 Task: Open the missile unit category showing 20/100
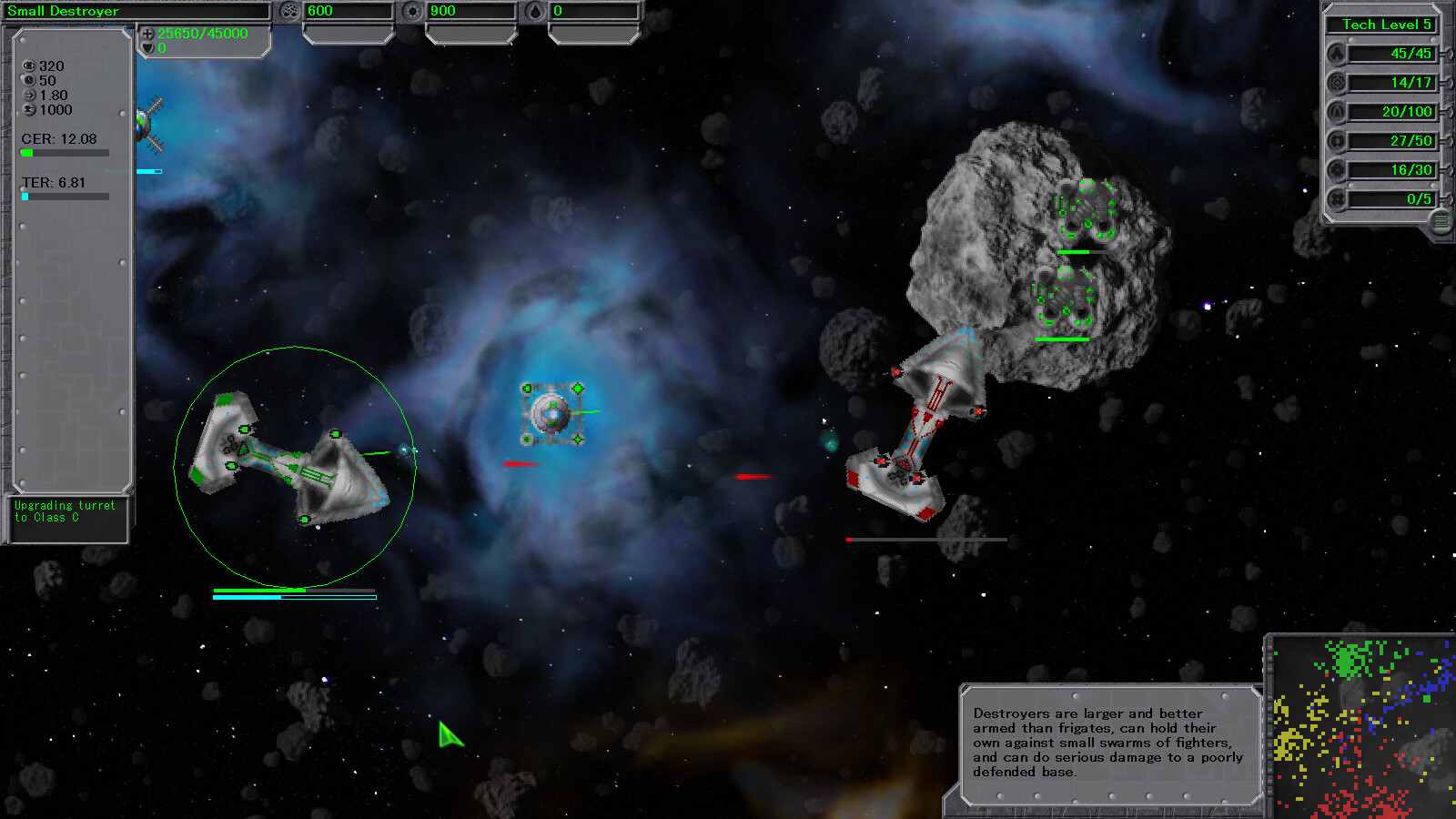click(1334, 111)
